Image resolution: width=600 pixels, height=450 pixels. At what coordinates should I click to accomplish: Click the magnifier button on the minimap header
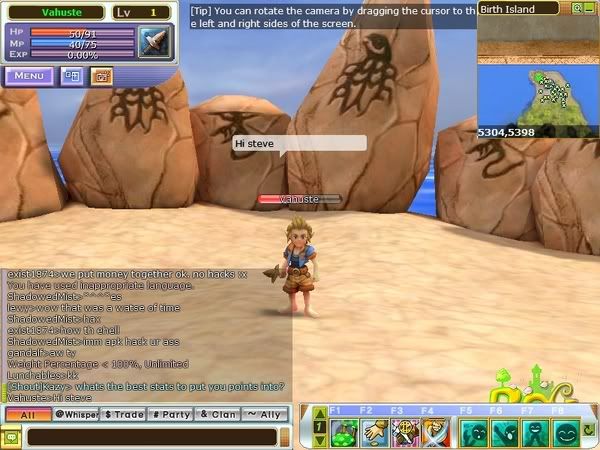[x=575, y=8]
